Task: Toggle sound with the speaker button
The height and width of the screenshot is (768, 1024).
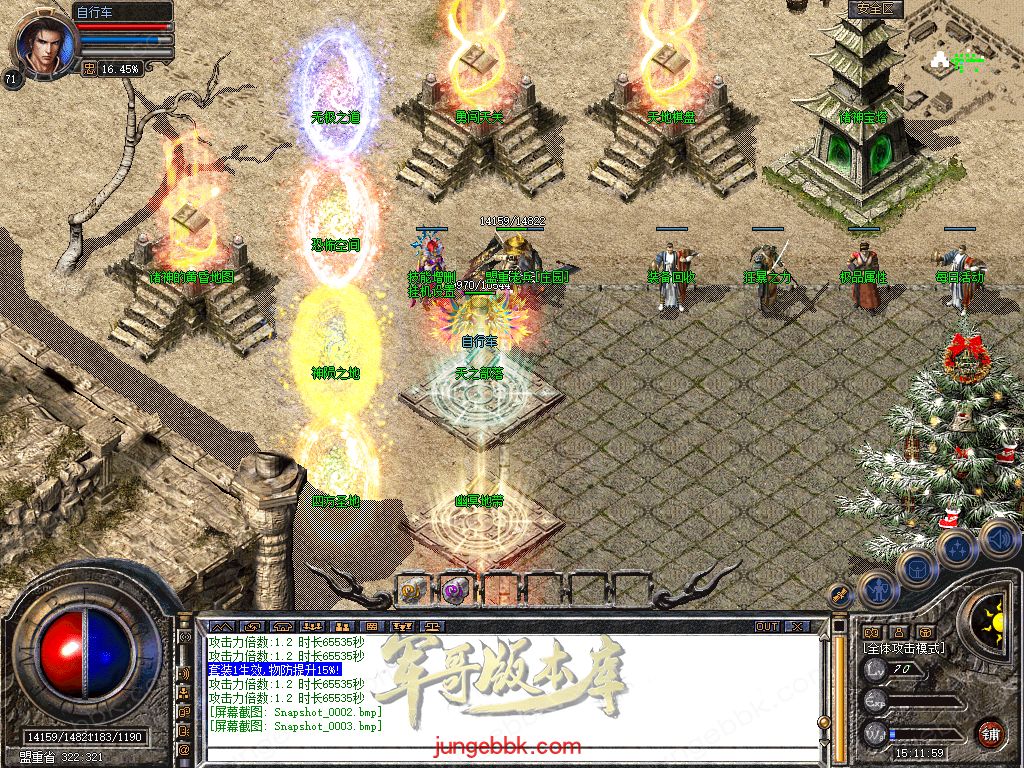Action: [x=998, y=540]
